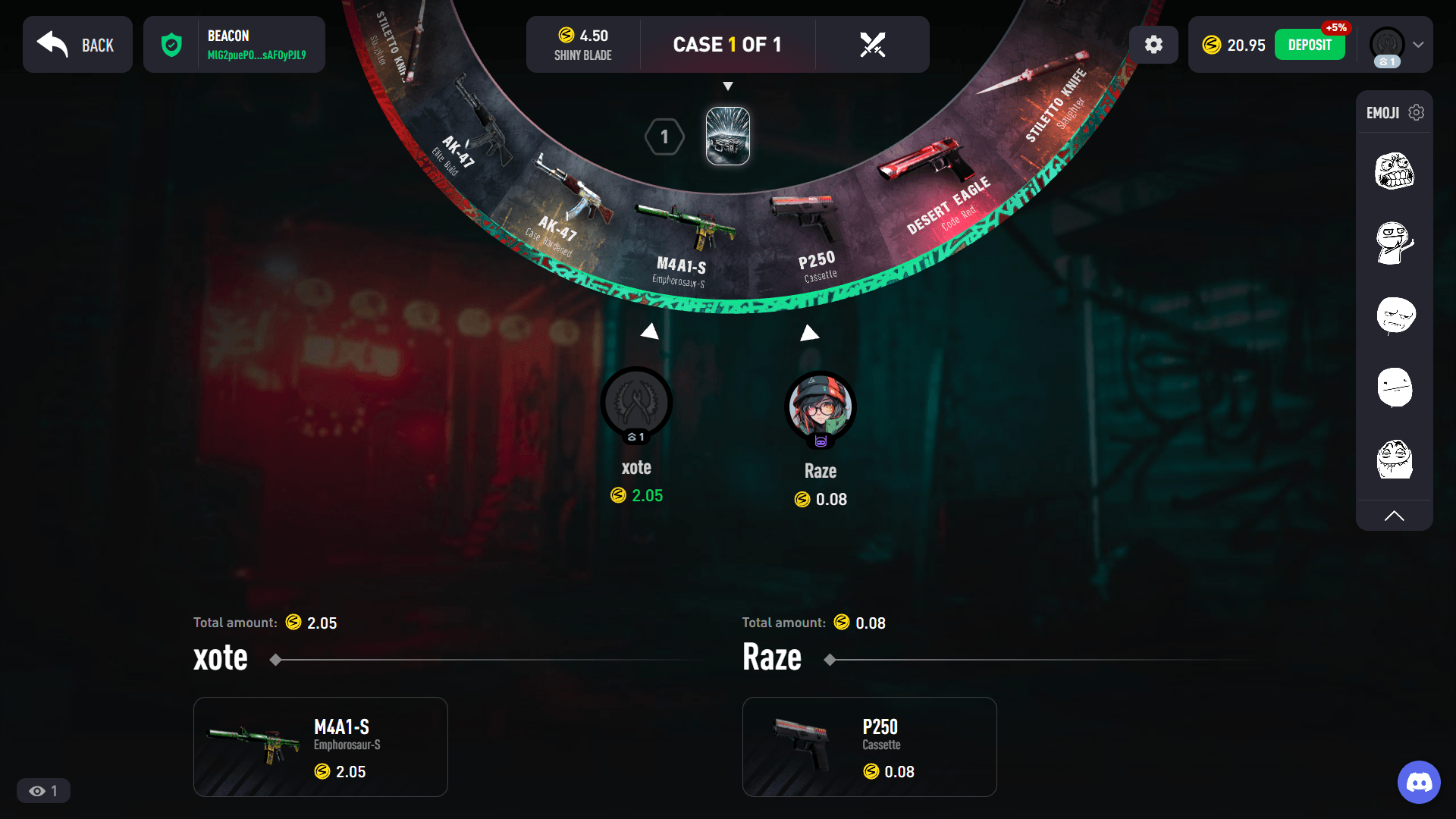Open the emoji panel settings gear
The height and width of the screenshot is (819, 1456).
(x=1417, y=112)
